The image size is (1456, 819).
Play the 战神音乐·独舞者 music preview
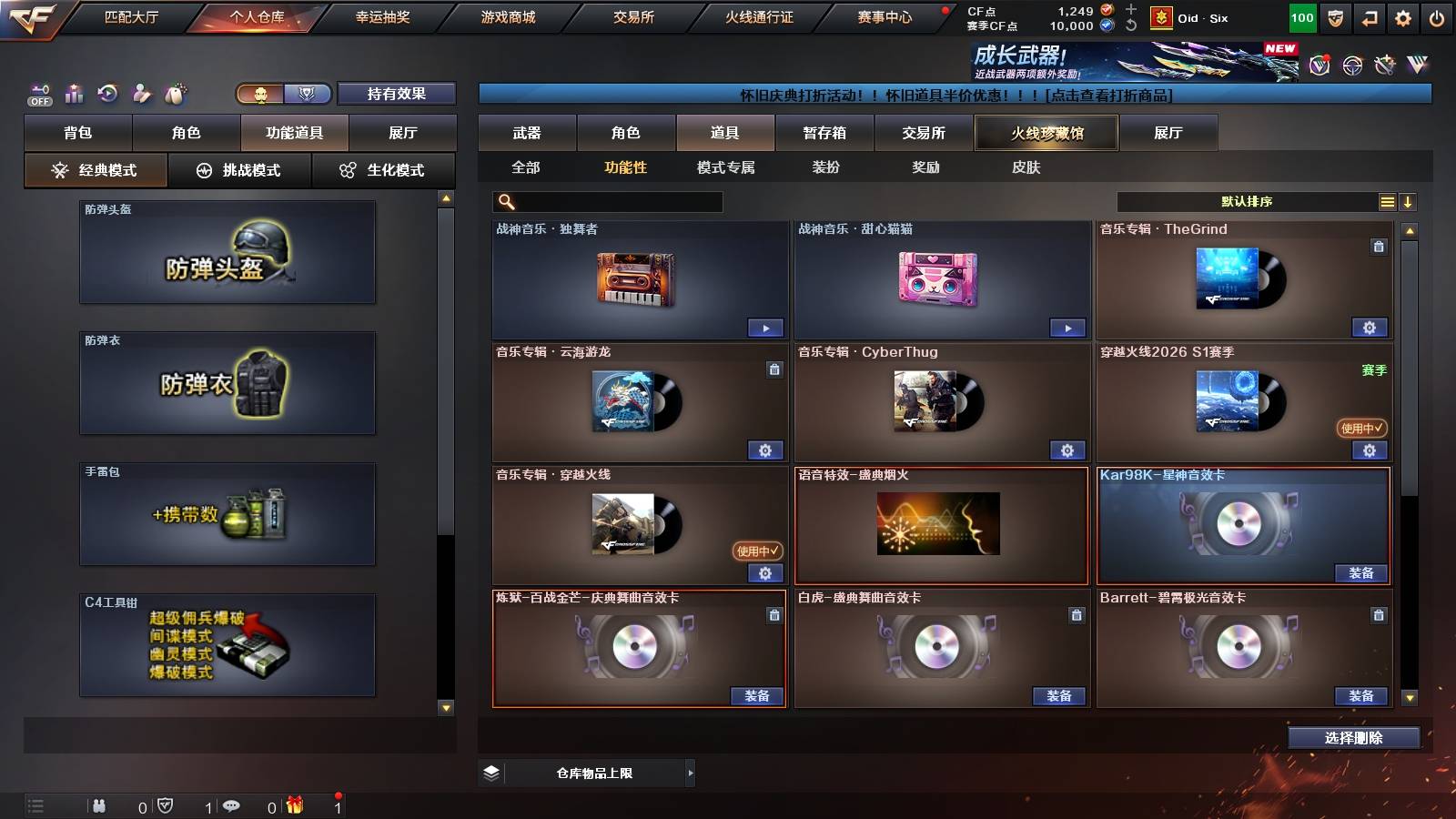coord(766,328)
